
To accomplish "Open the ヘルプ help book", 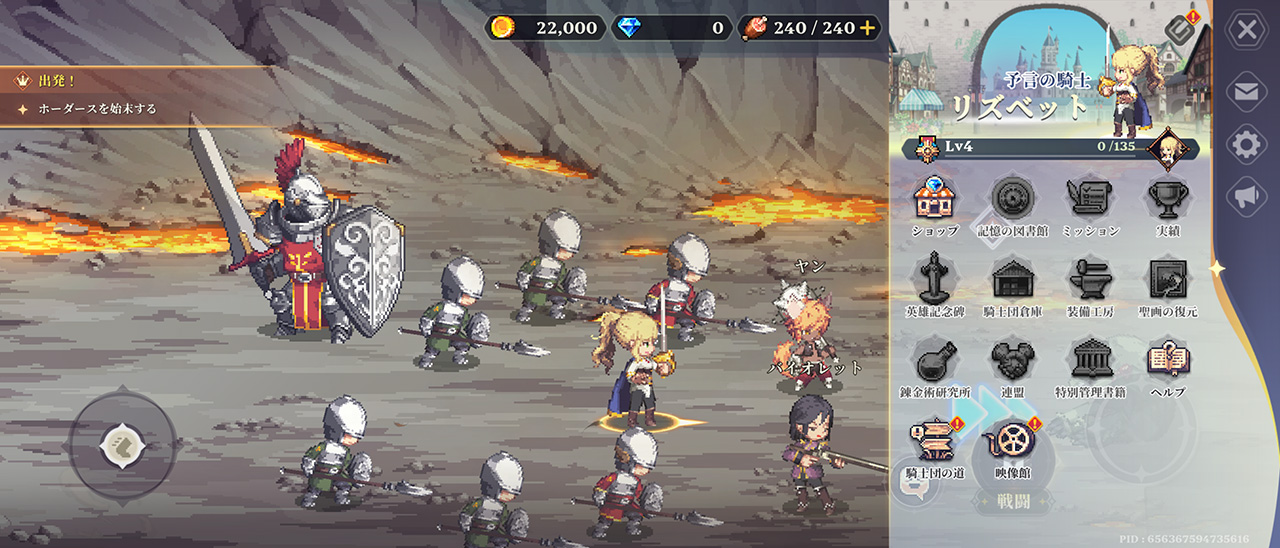I will tap(1167, 361).
